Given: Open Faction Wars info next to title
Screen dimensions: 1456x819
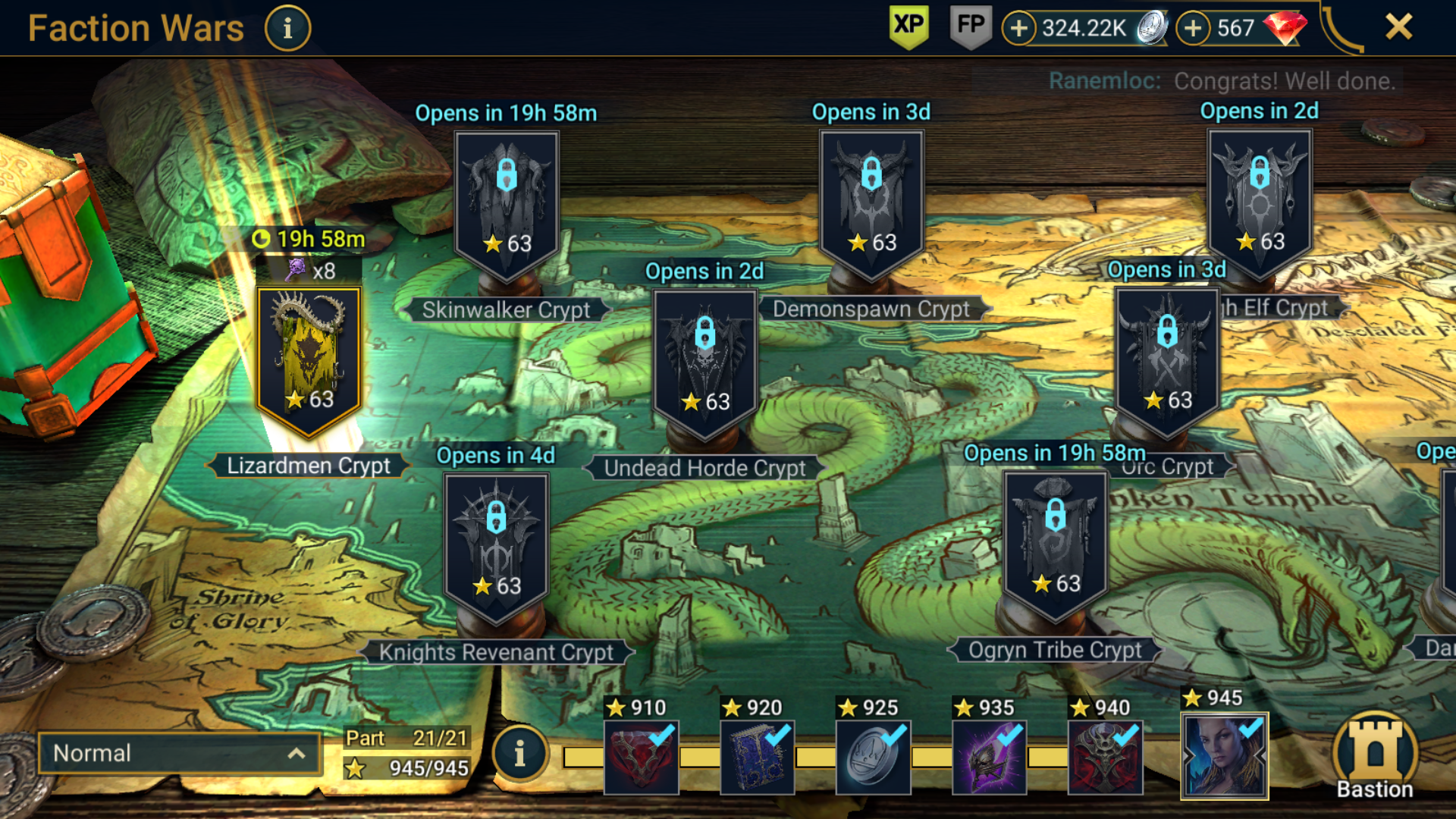Looking at the screenshot, I should tap(287, 29).
